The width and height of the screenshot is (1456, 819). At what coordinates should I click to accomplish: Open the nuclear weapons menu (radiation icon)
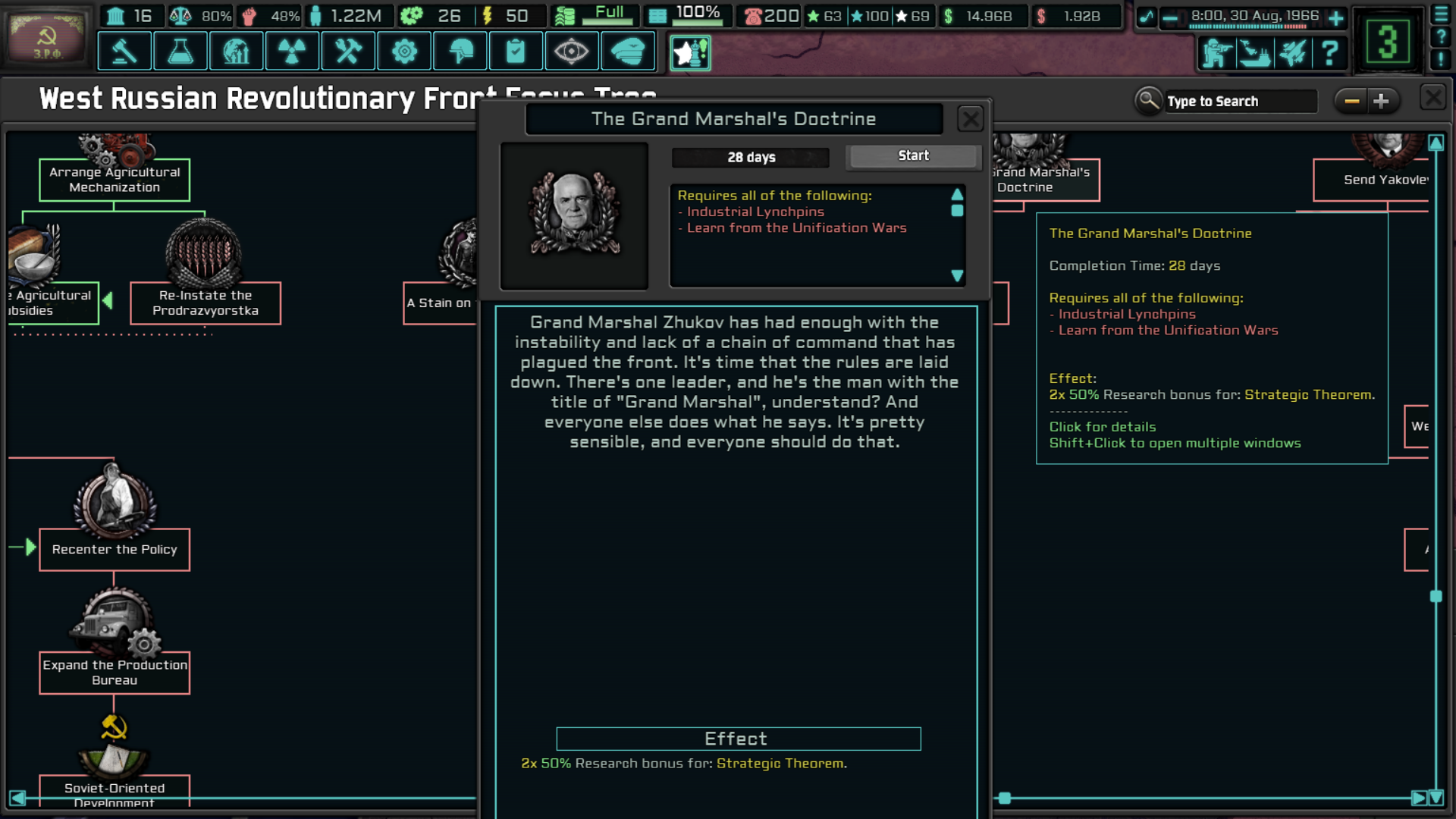coord(292,51)
